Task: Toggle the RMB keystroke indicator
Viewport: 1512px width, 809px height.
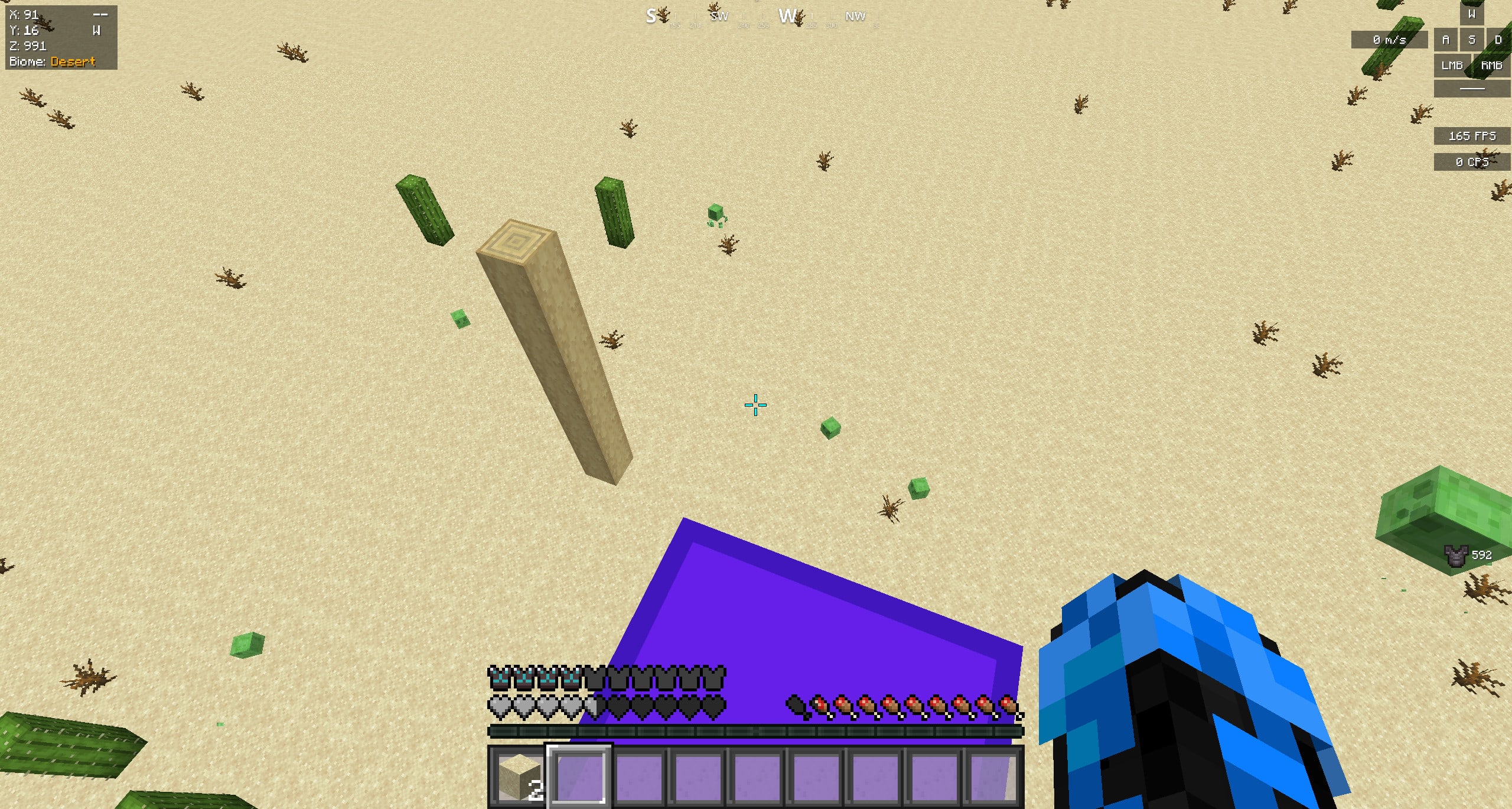Action: [x=1492, y=65]
